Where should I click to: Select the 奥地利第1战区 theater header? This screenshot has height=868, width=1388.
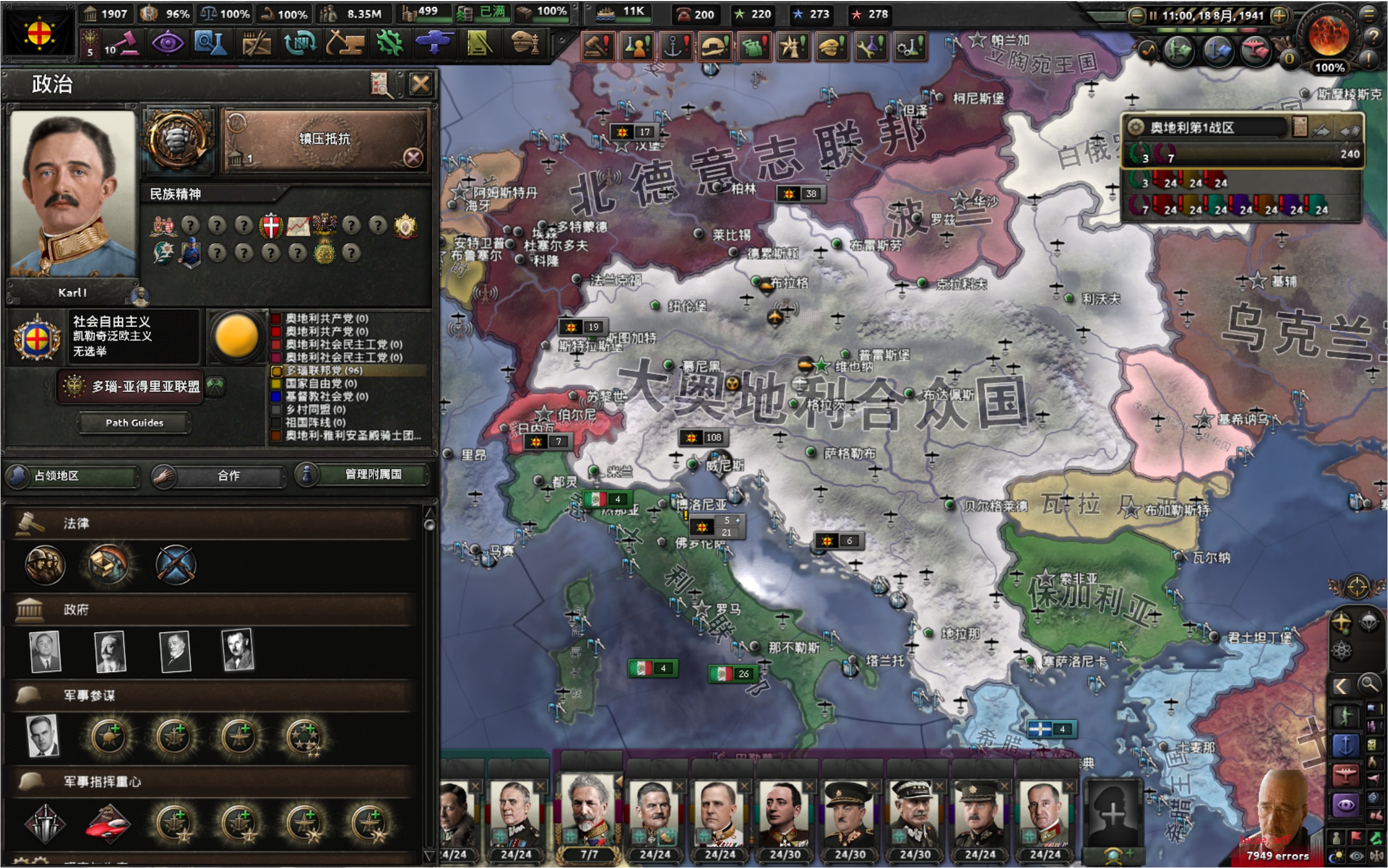pos(1206,127)
